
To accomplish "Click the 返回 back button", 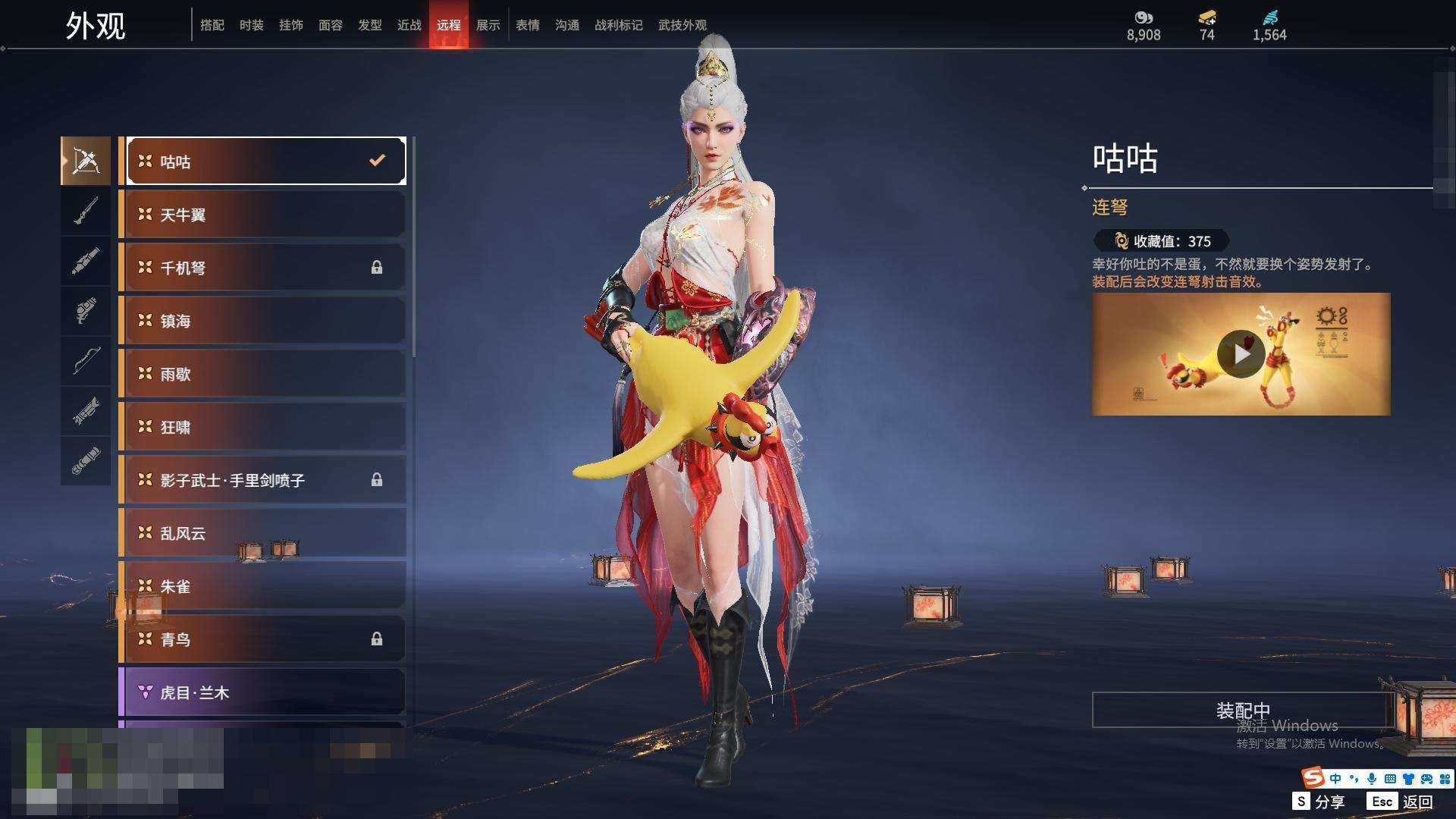I will click(x=1402, y=802).
